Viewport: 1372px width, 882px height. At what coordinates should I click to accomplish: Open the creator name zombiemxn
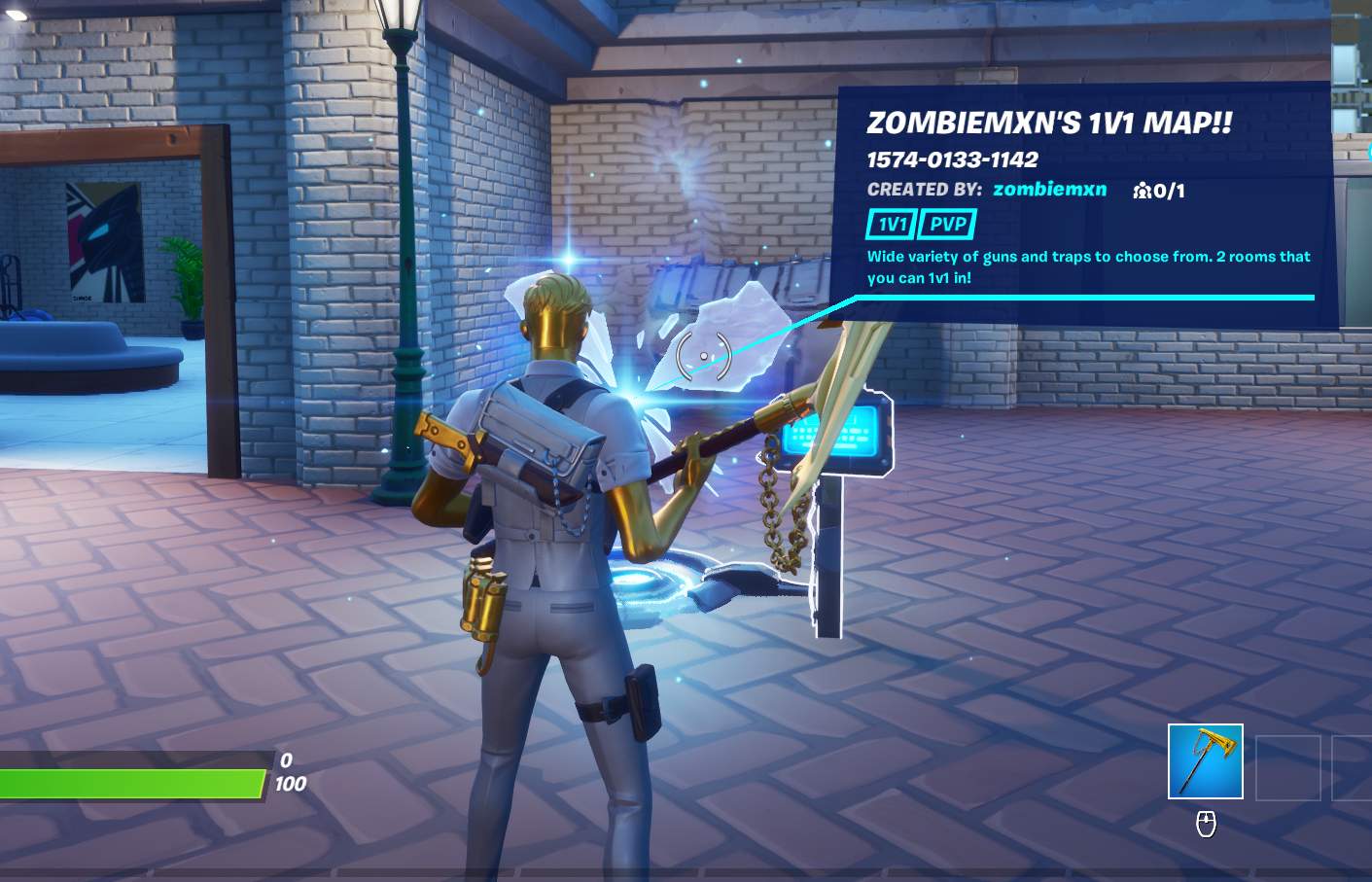tap(1049, 190)
